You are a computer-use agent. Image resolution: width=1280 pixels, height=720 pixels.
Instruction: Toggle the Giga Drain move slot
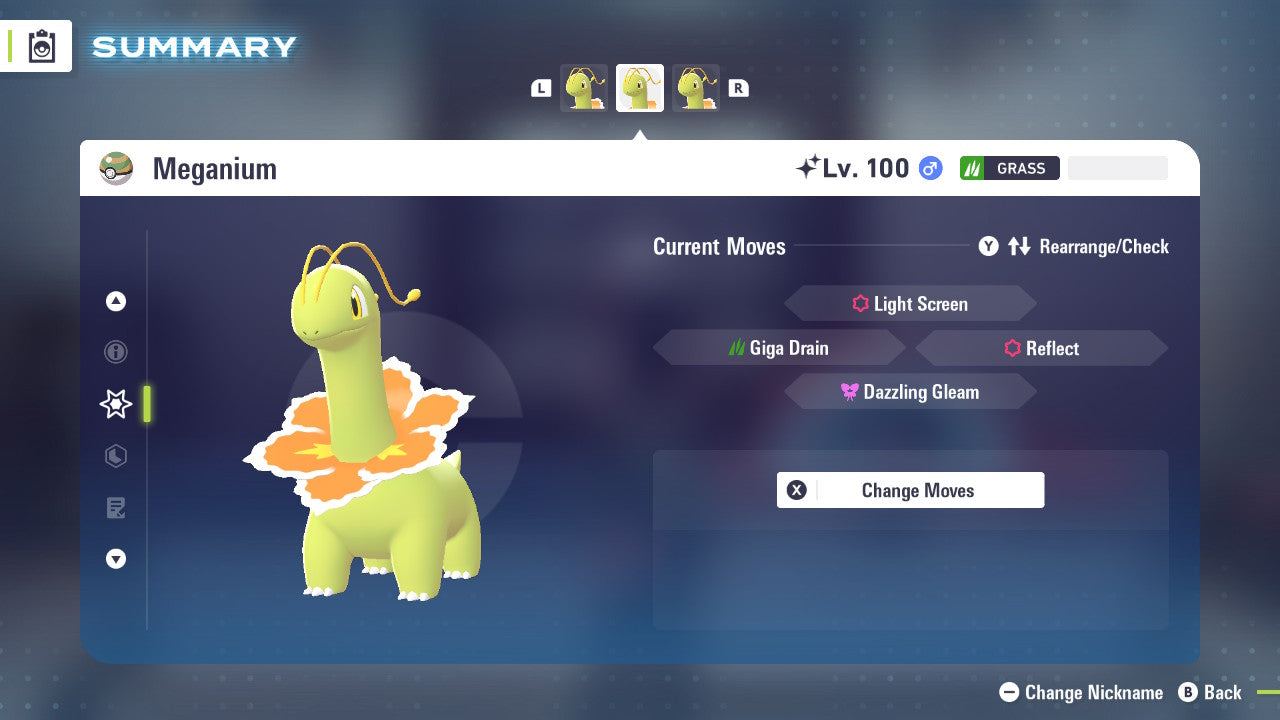[x=779, y=347]
